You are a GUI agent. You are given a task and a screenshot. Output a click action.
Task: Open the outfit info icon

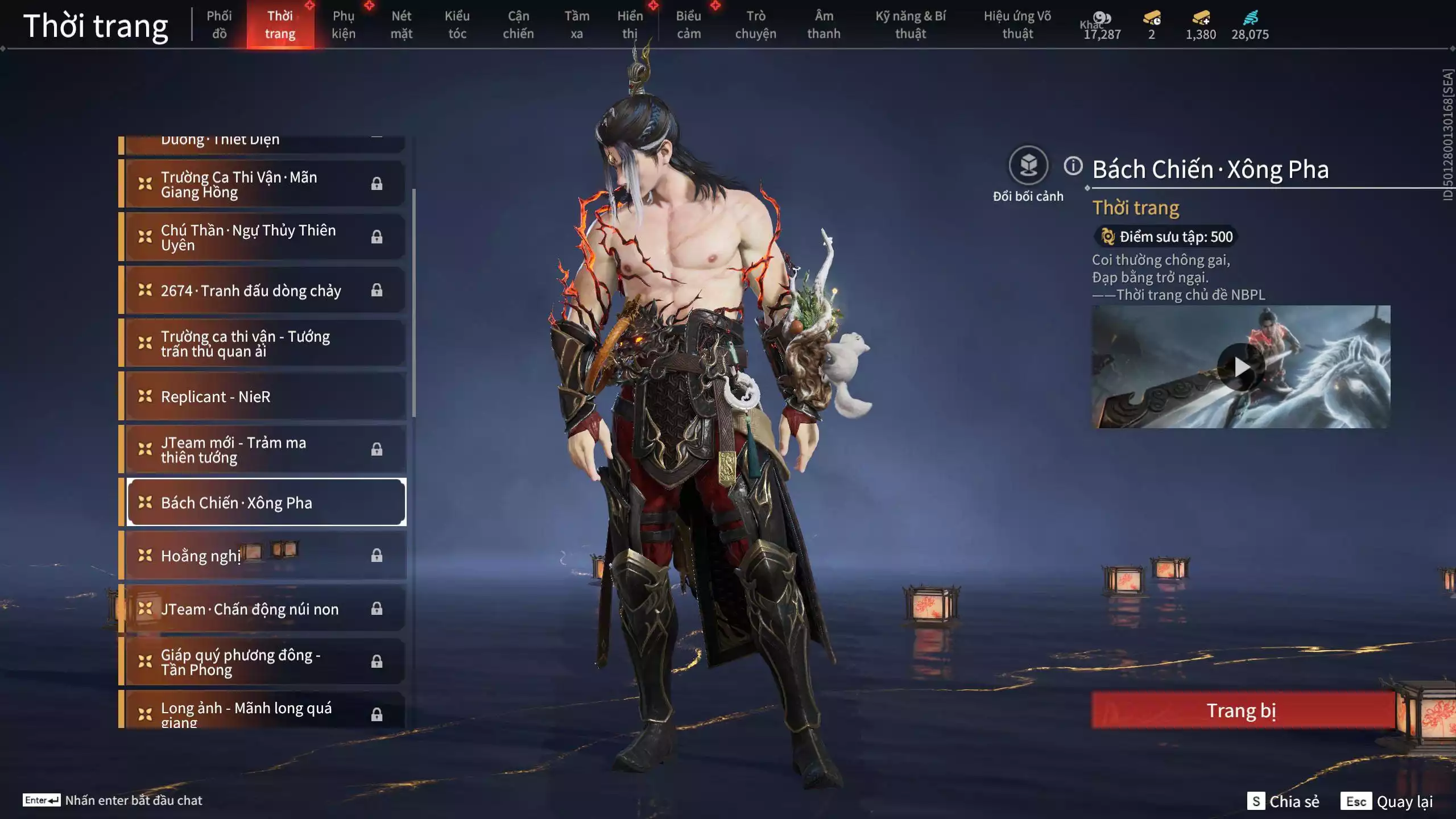tap(1073, 166)
